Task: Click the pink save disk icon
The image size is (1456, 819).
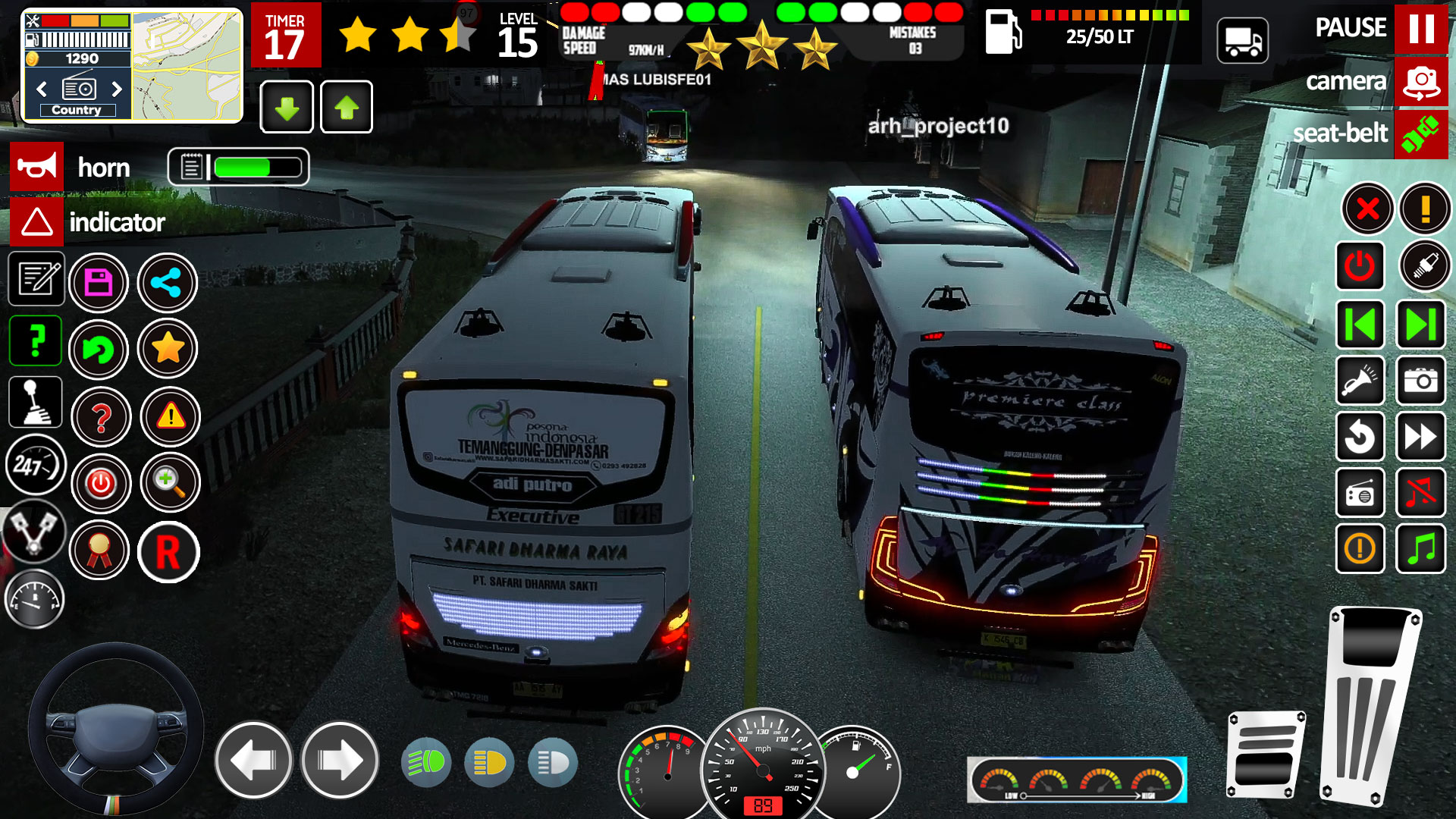Action: coord(99,283)
